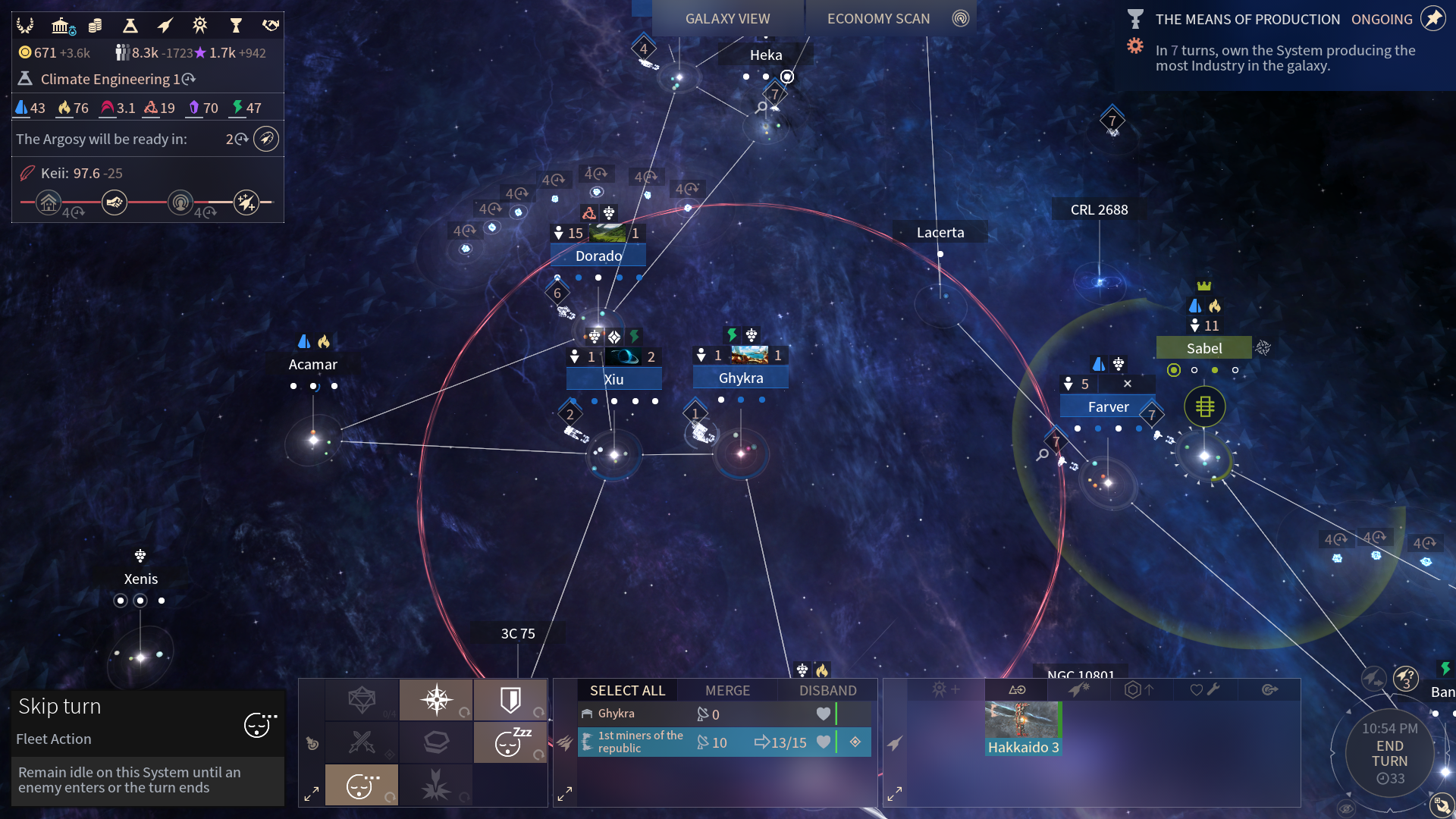
Task: Select all fleets in the list
Action: tap(627, 690)
